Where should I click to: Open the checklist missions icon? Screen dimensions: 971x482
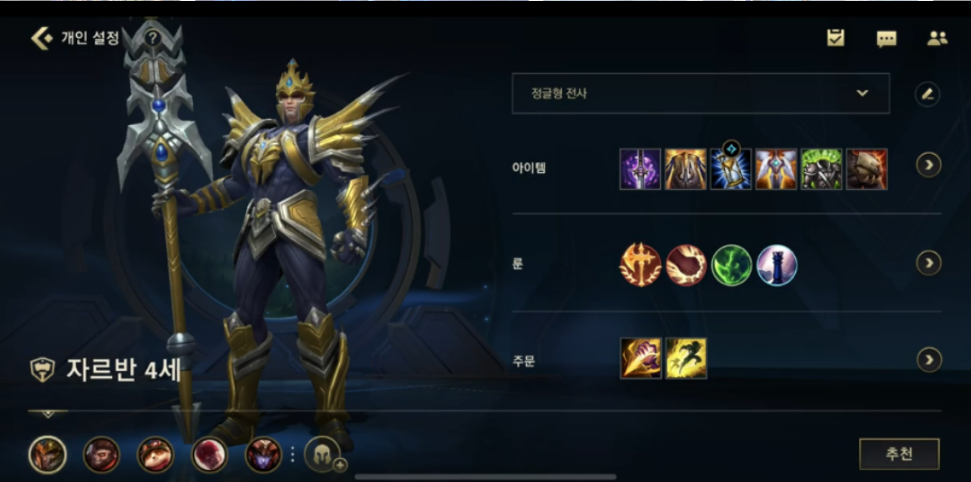pos(836,38)
